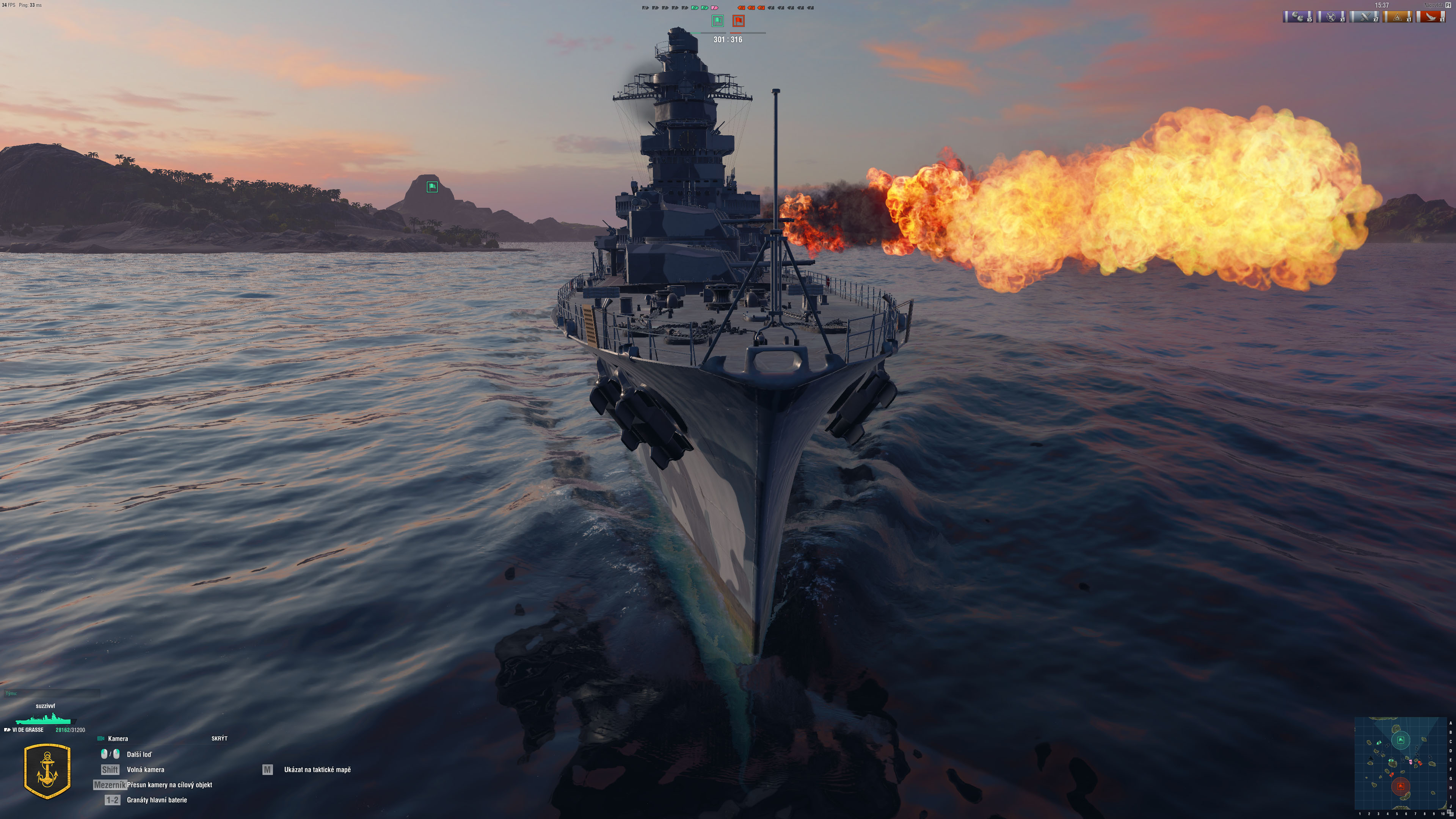This screenshot has height=819, width=1456.
Task: Select the red enemy base marker on minimap
Action: (x=1401, y=786)
